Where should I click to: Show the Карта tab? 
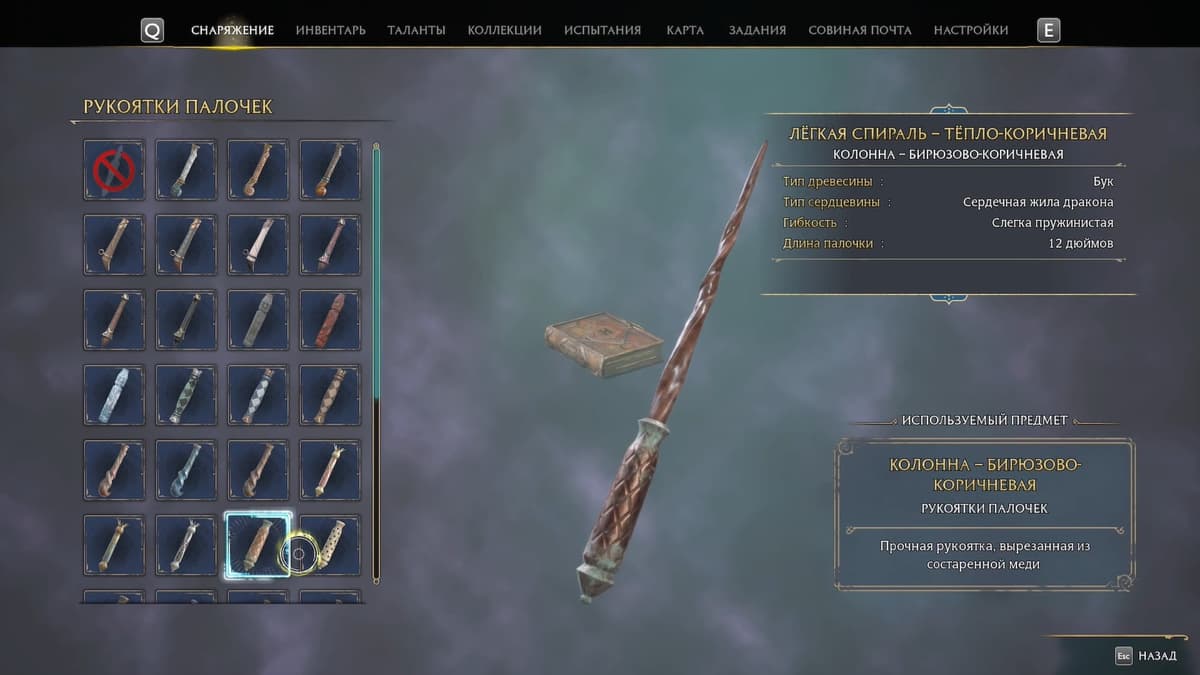pos(685,30)
